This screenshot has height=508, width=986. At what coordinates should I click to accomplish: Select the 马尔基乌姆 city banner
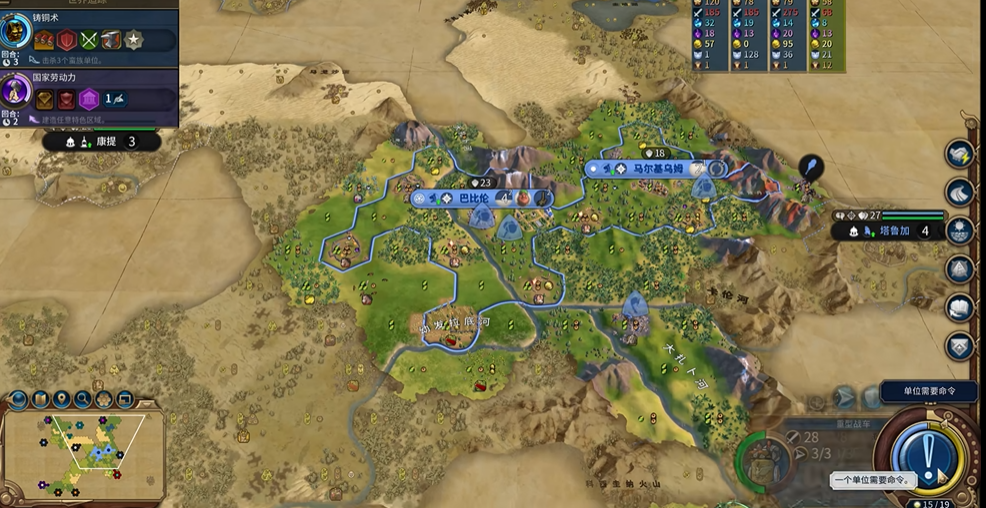point(657,169)
